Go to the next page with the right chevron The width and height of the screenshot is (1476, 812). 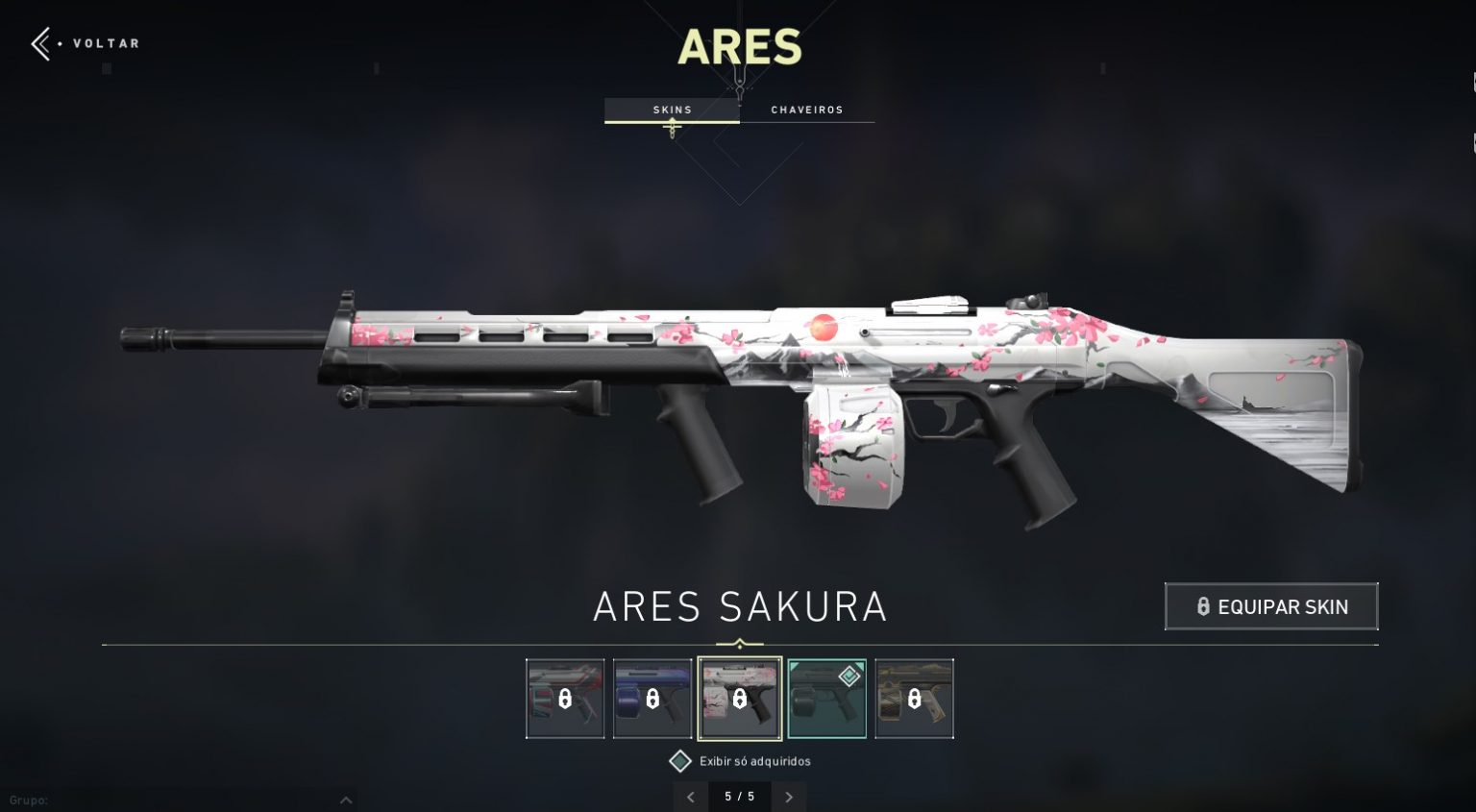pyautogui.click(x=789, y=797)
